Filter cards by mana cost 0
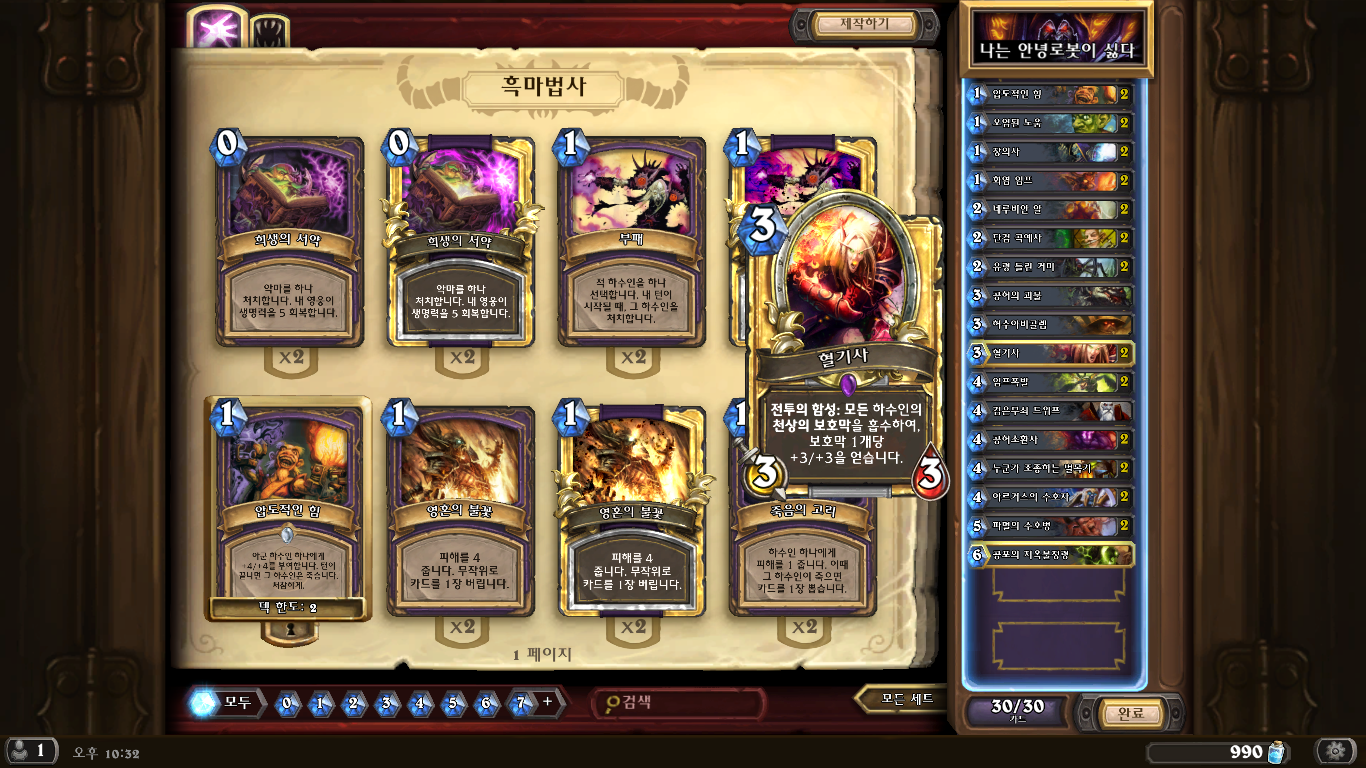Image resolution: width=1366 pixels, height=768 pixels. (x=287, y=702)
